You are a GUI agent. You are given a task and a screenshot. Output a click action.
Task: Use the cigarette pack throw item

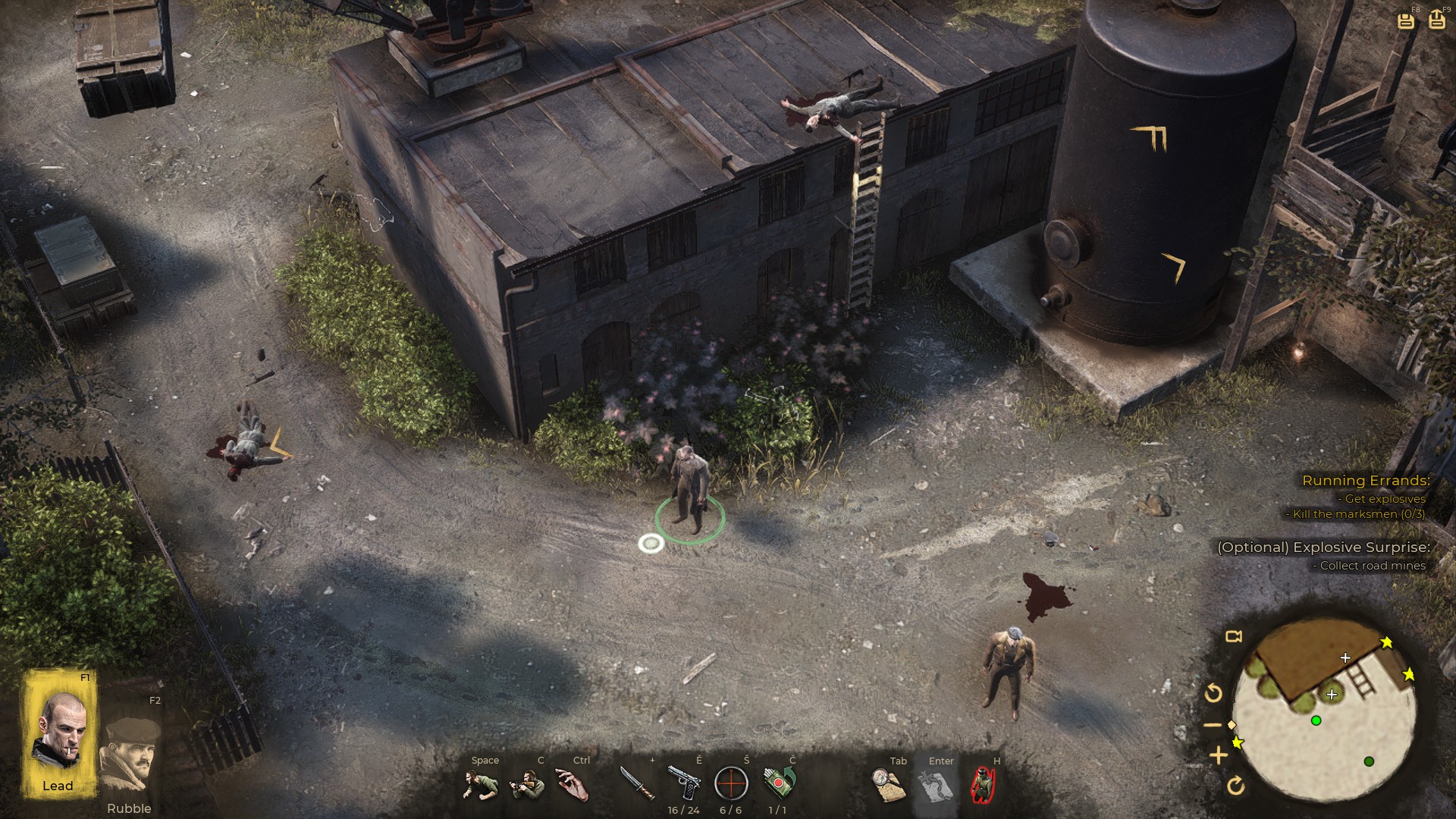pos(779,783)
